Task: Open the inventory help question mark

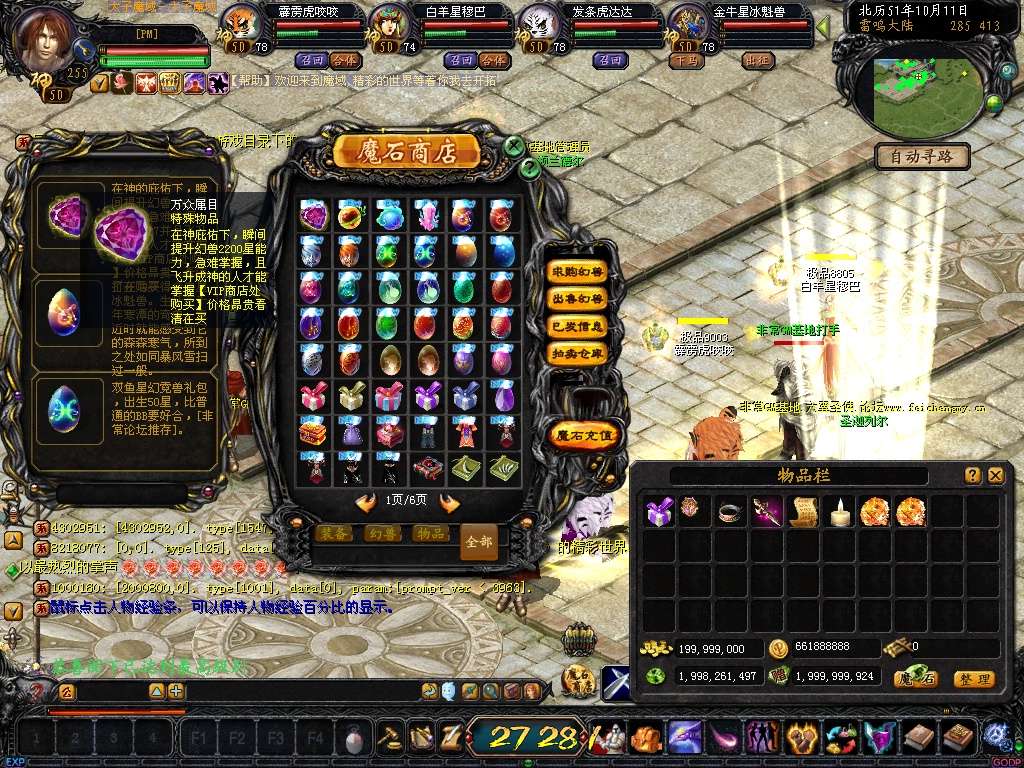Action: pyautogui.click(x=972, y=476)
